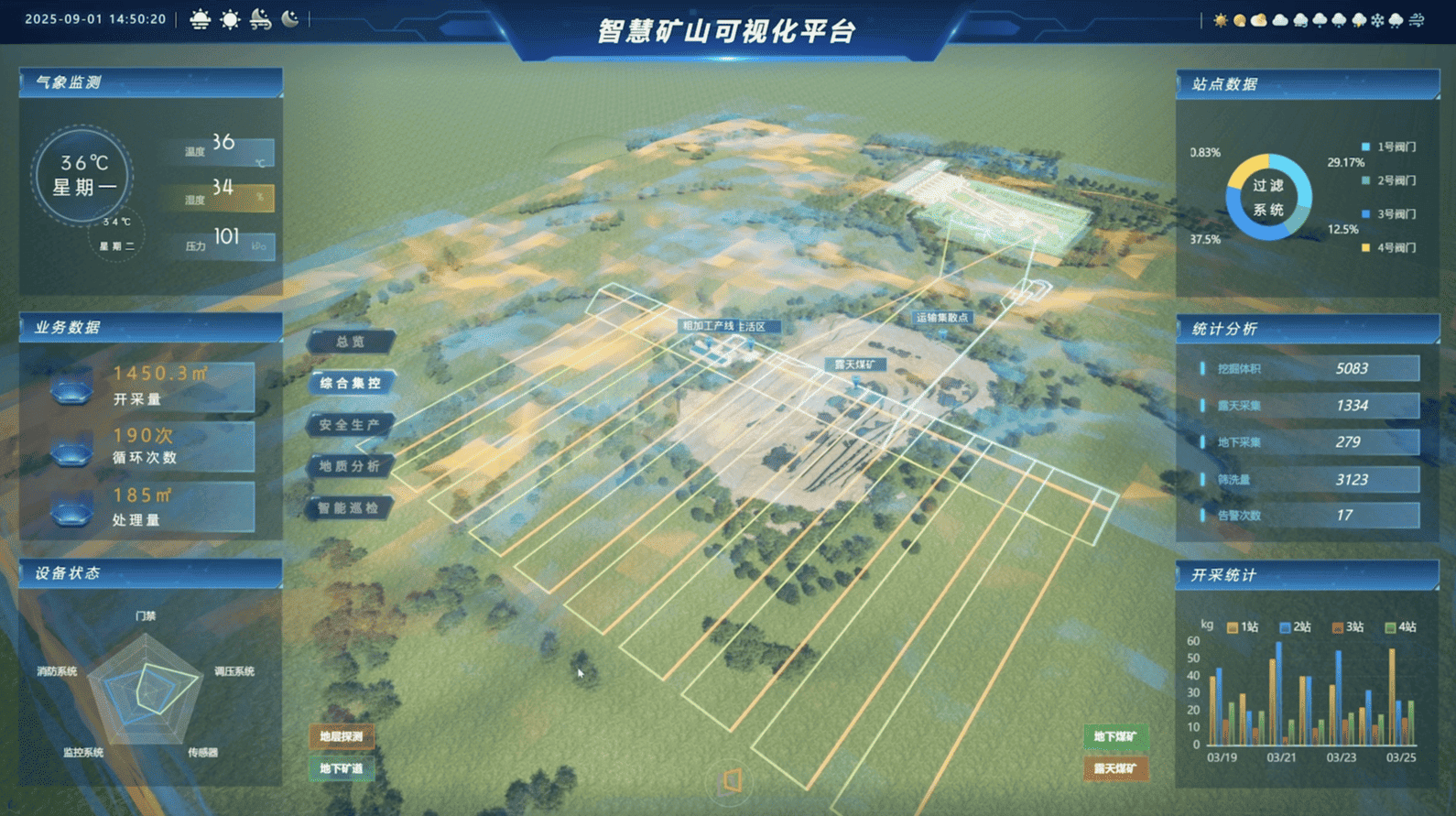
Task: Click the partly cloudy icon in top-right strip
Action: 1259,19
